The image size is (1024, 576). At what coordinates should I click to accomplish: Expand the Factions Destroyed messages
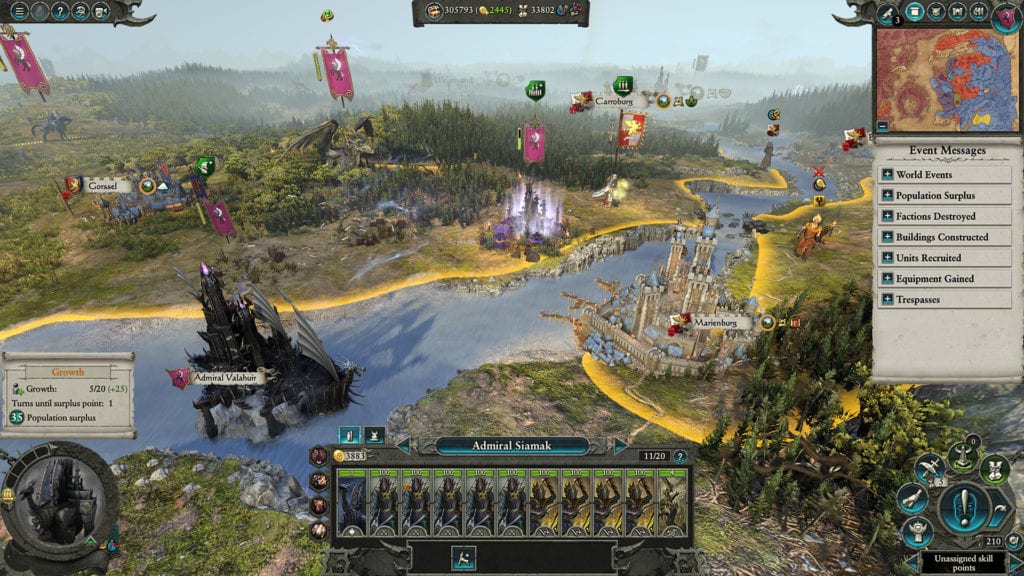tap(887, 216)
